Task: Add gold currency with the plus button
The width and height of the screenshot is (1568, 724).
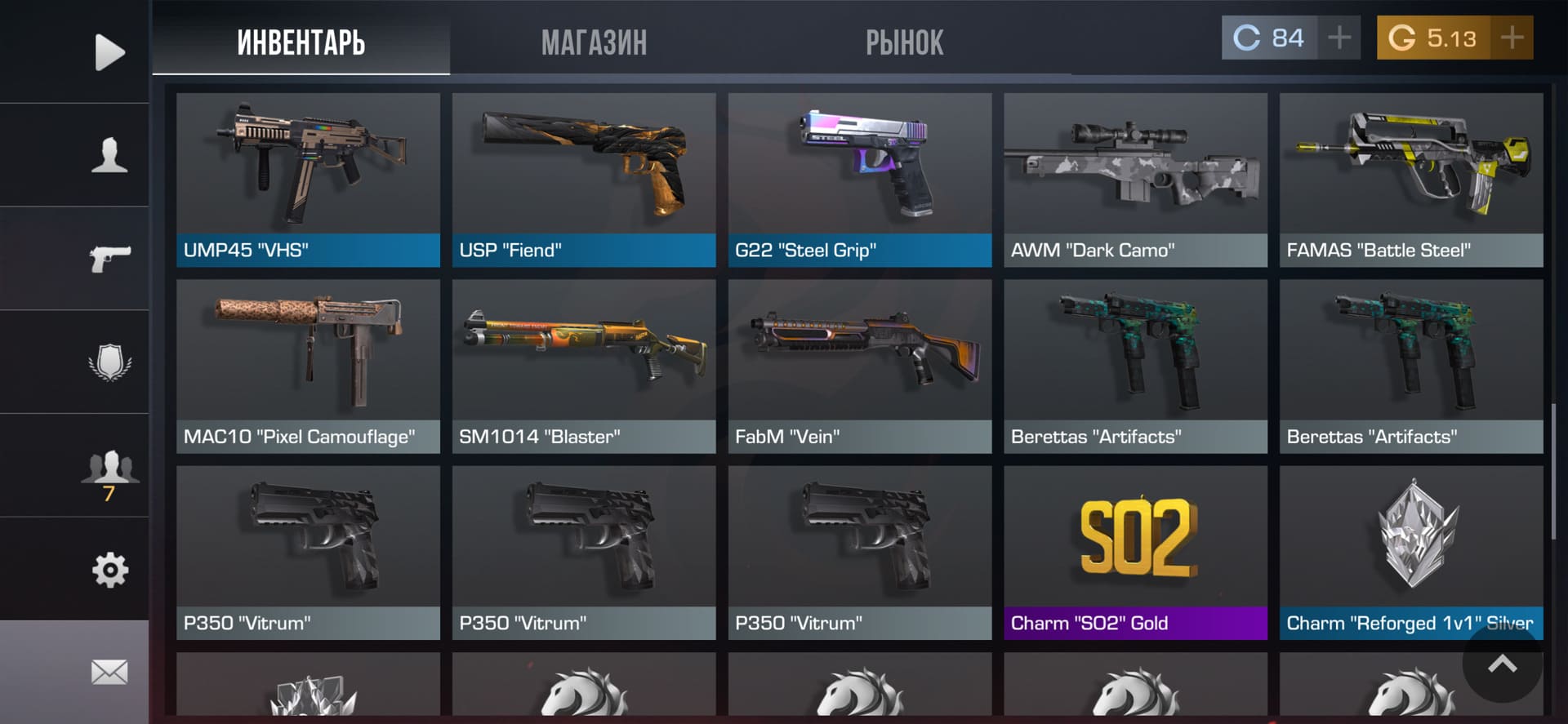Action: 1512,38
